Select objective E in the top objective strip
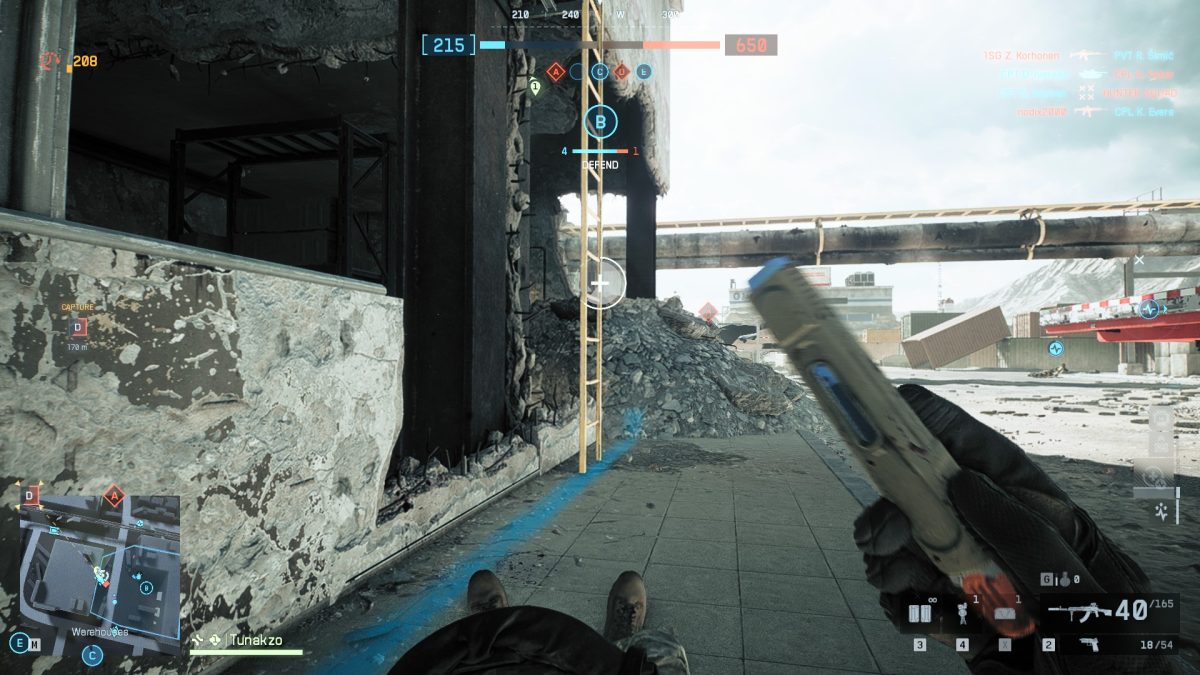1200x675 pixels. point(643,71)
